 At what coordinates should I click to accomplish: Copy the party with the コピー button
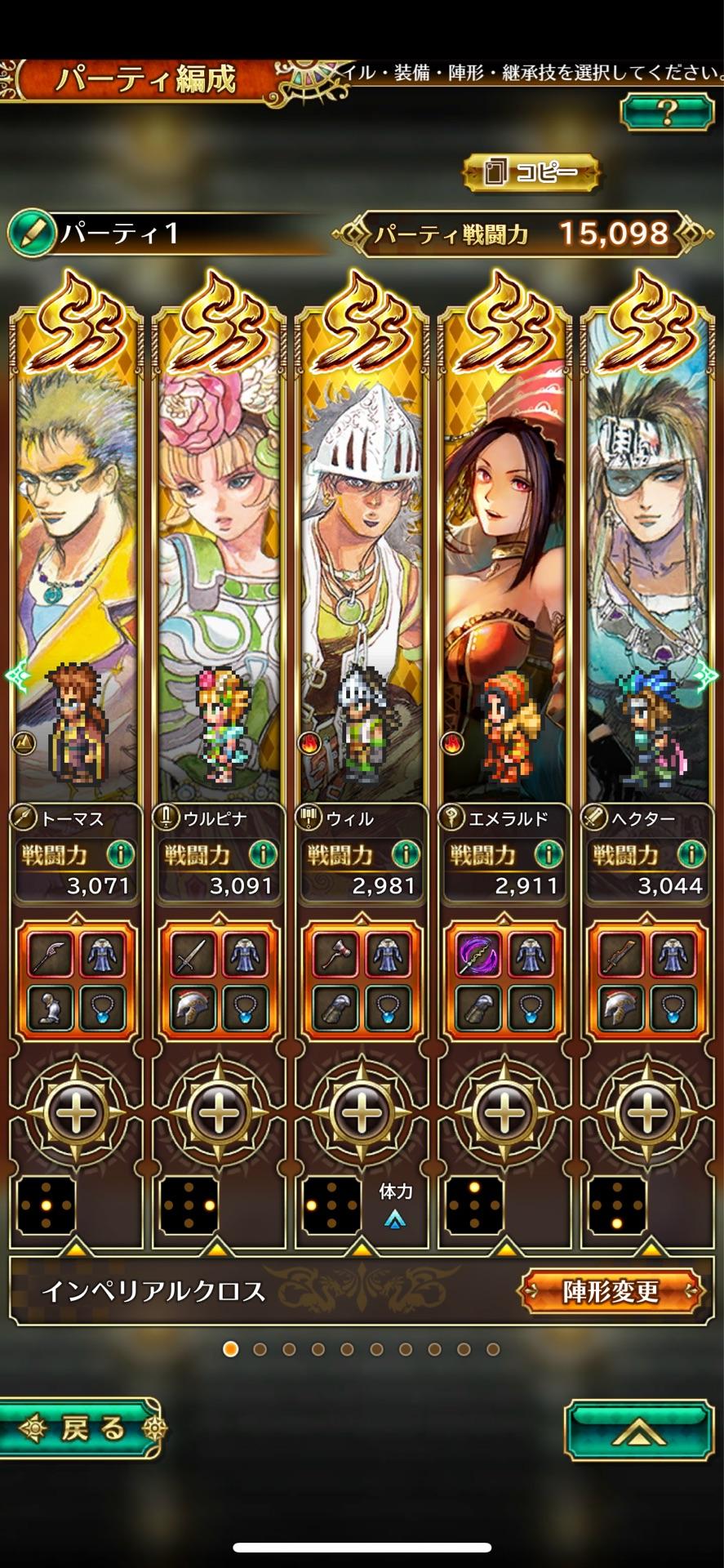pyautogui.click(x=531, y=172)
